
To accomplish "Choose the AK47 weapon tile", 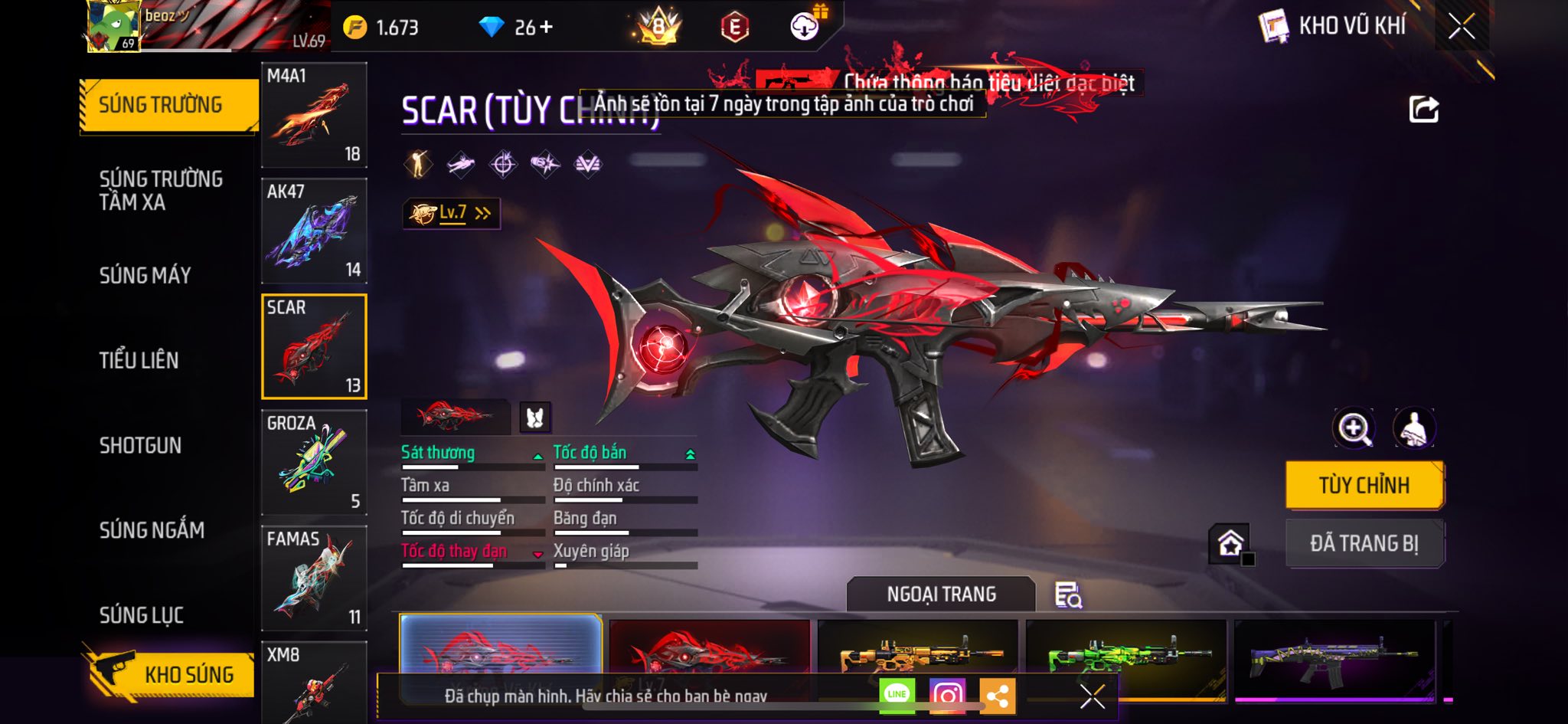I will pyautogui.click(x=314, y=231).
